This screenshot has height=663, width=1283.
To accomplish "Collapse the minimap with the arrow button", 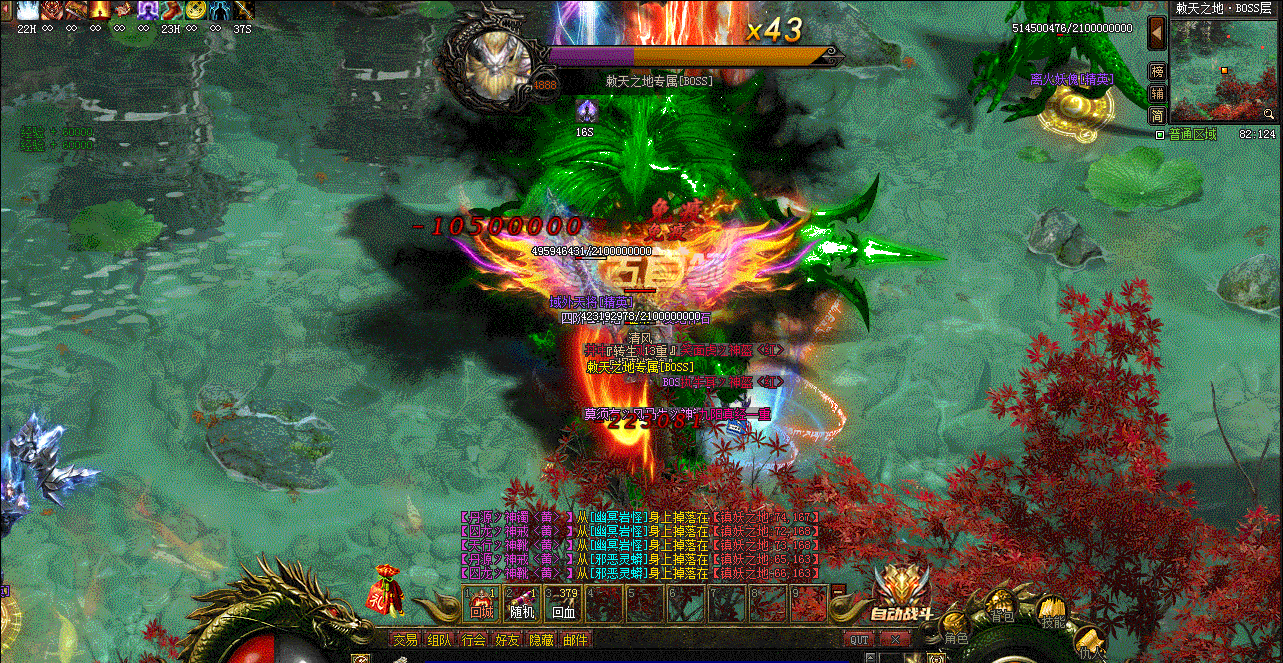I will coord(1157,33).
